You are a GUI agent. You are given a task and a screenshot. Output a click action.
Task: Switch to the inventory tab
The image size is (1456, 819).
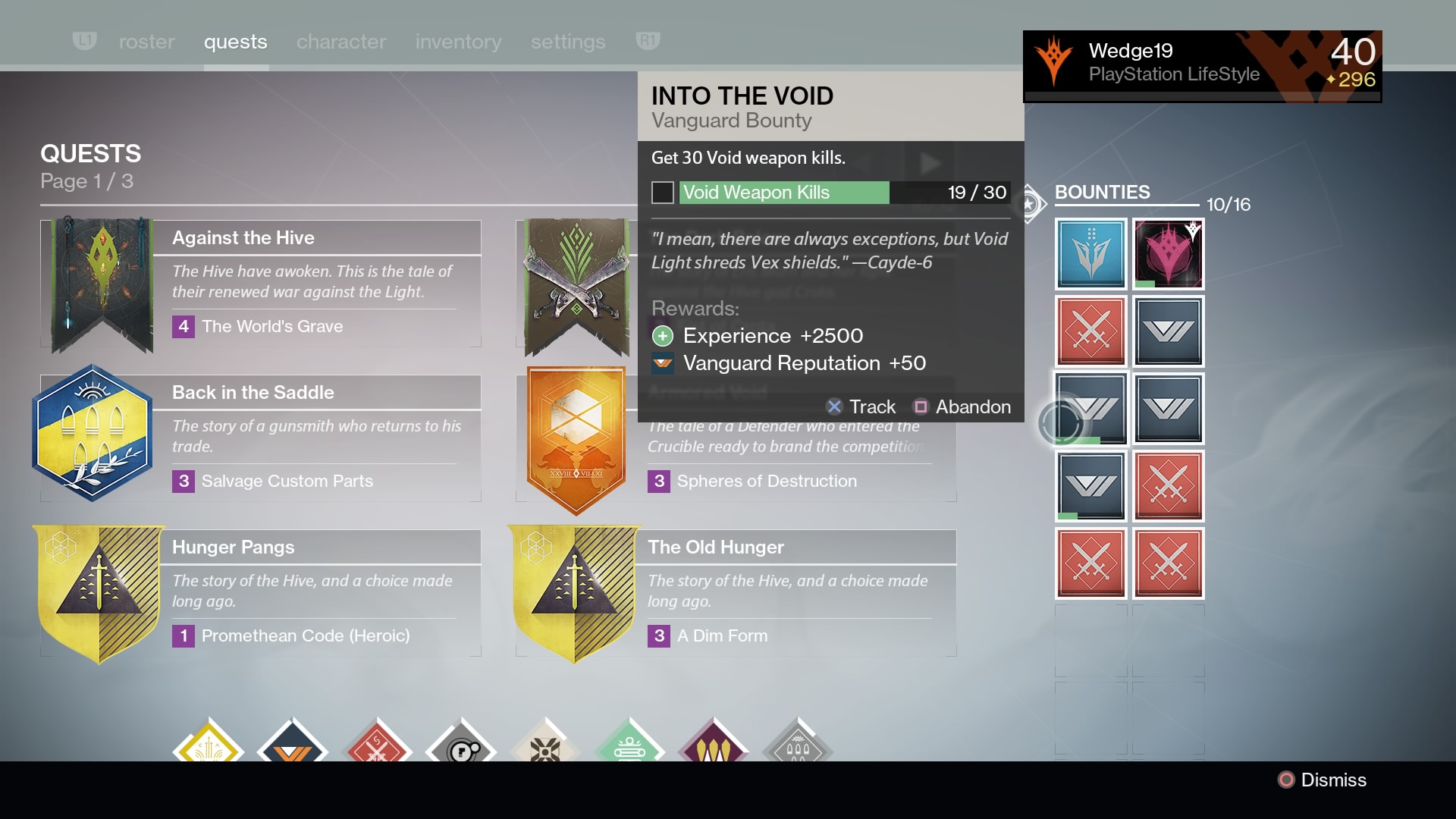tap(457, 42)
